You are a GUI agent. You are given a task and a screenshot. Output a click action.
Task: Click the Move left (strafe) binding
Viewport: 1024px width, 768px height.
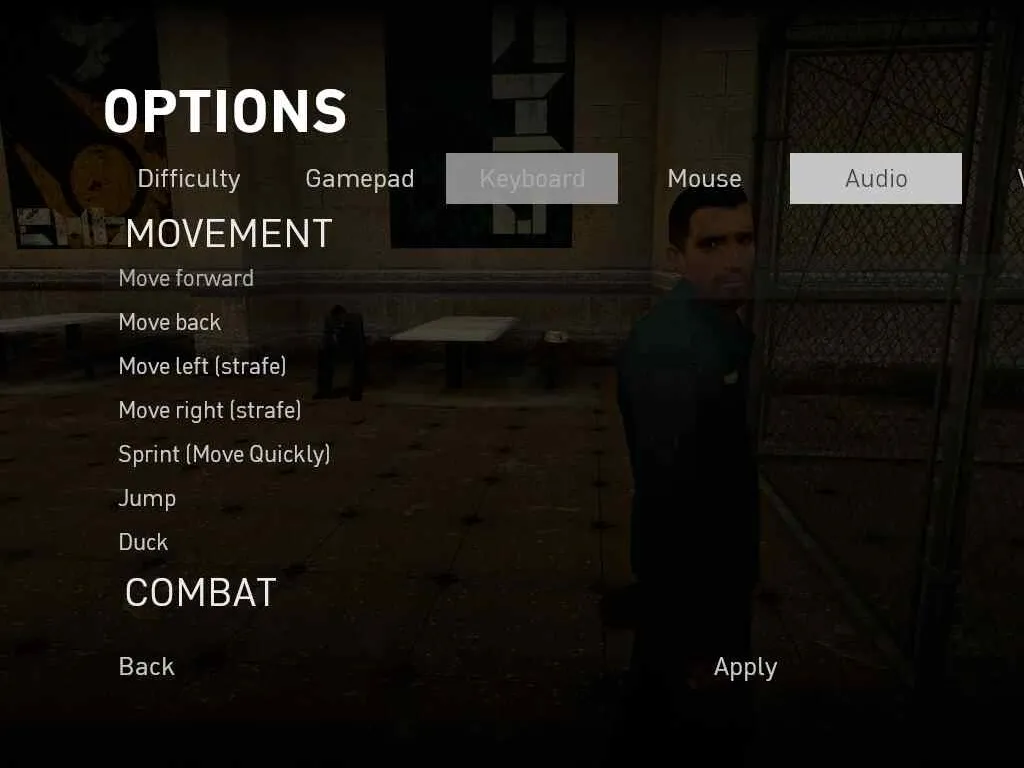(x=202, y=366)
